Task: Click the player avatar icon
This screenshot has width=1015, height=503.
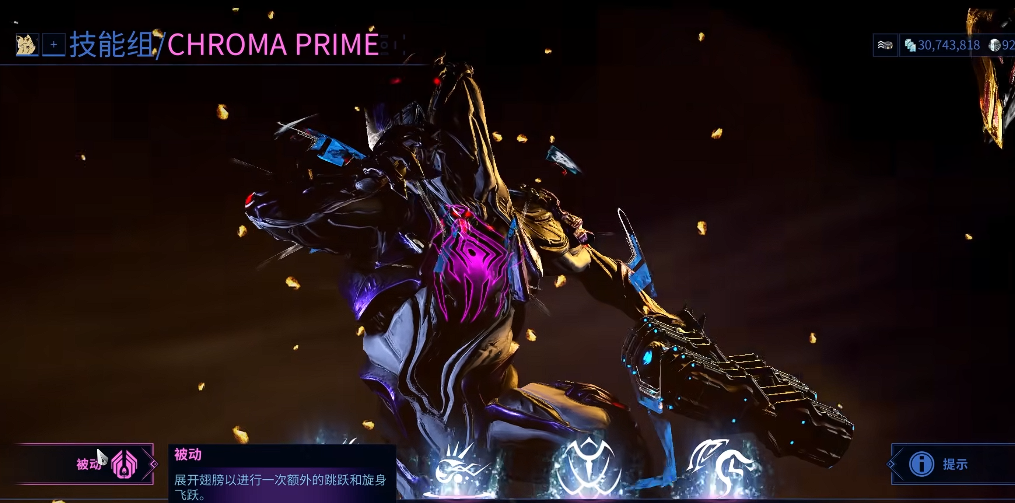Action: [26, 45]
